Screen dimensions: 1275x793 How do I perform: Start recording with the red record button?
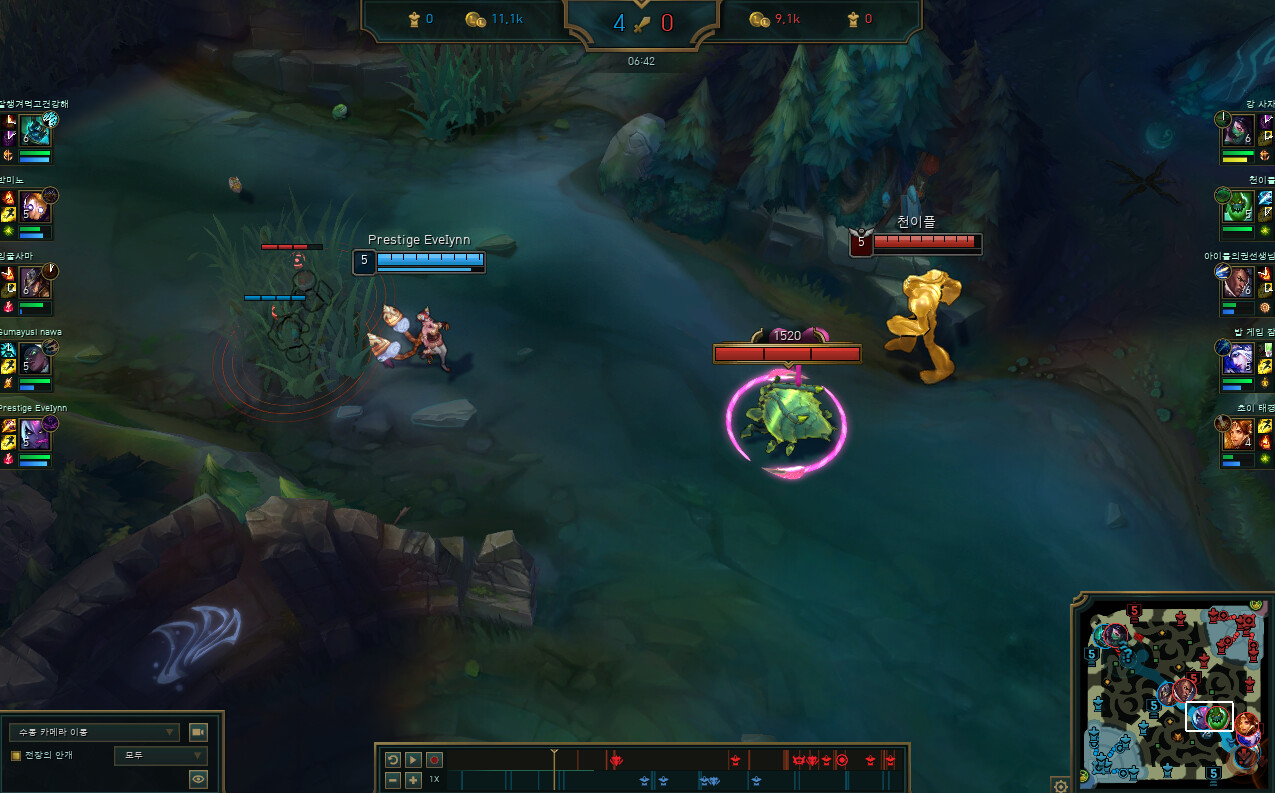pyautogui.click(x=434, y=760)
